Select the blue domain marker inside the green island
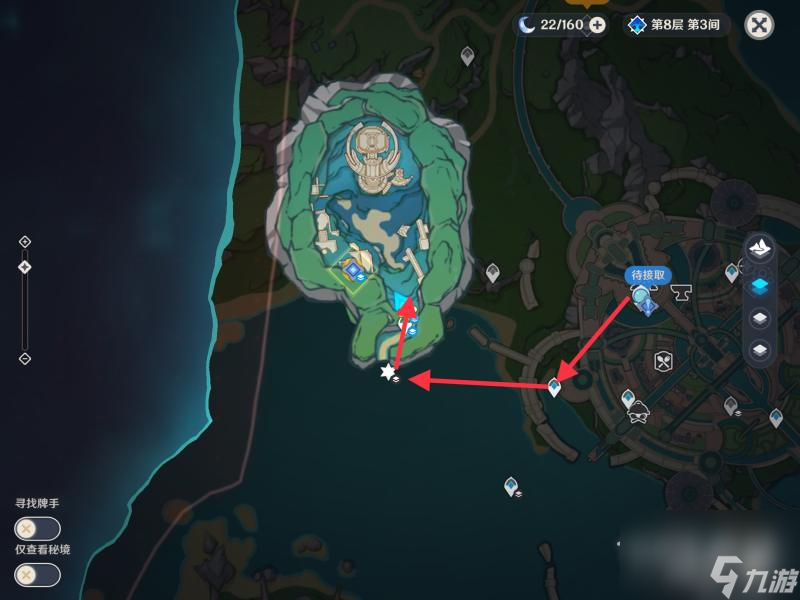Screen dimensions: 800x600 (352, 268)
